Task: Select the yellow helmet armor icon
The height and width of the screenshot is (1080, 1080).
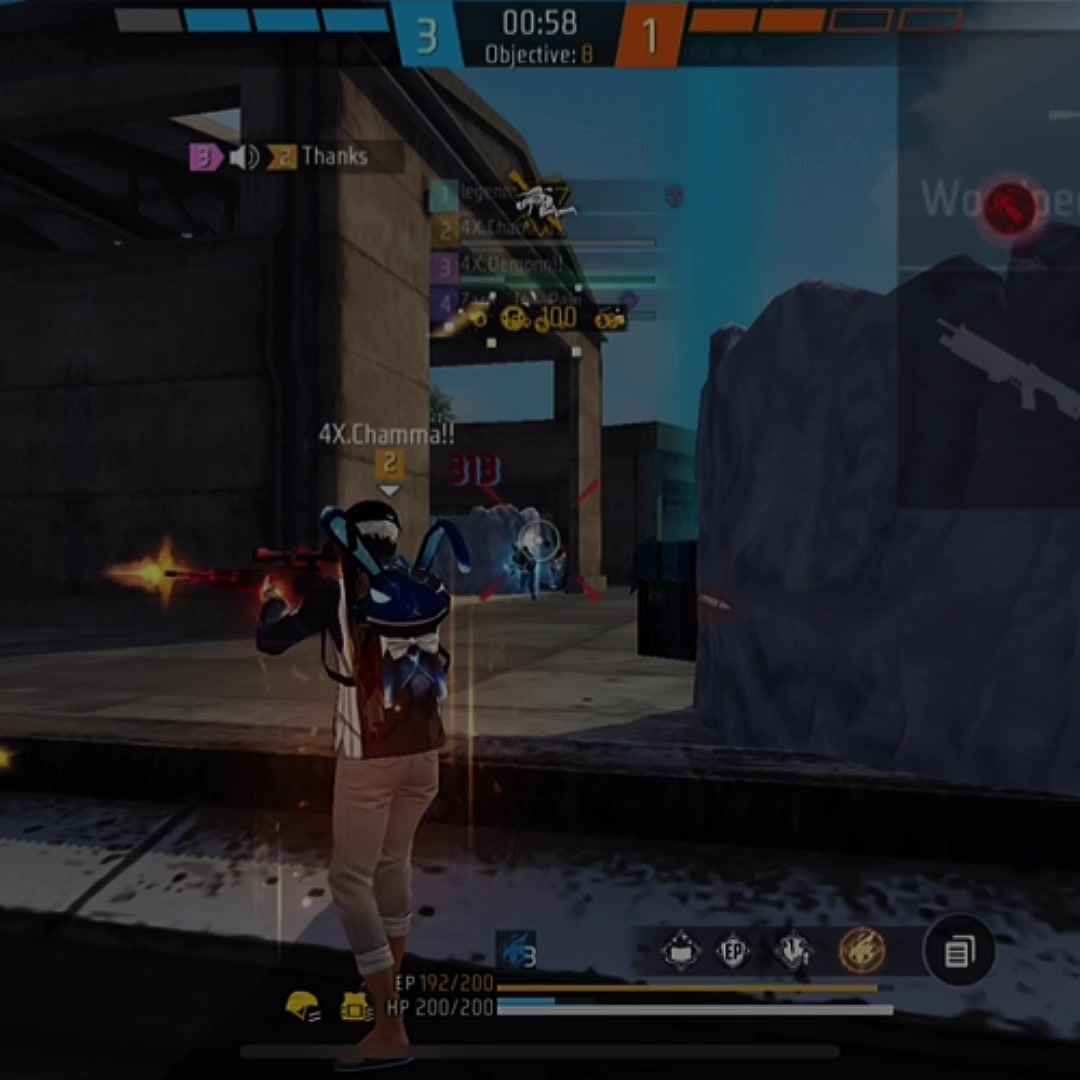Action: click(302, 1006)
